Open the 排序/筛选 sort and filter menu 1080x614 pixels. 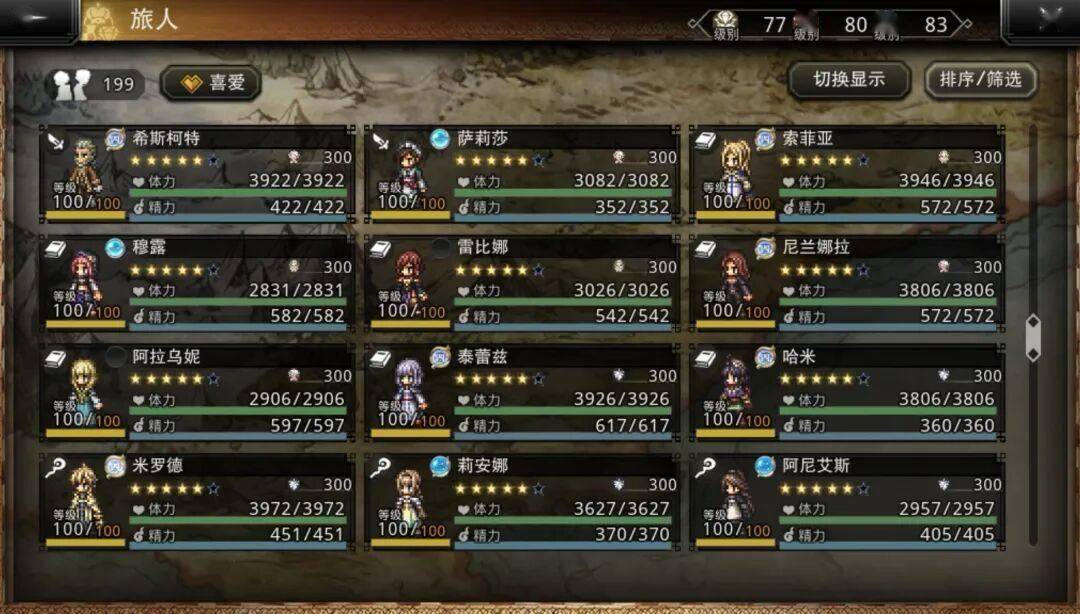980,80
